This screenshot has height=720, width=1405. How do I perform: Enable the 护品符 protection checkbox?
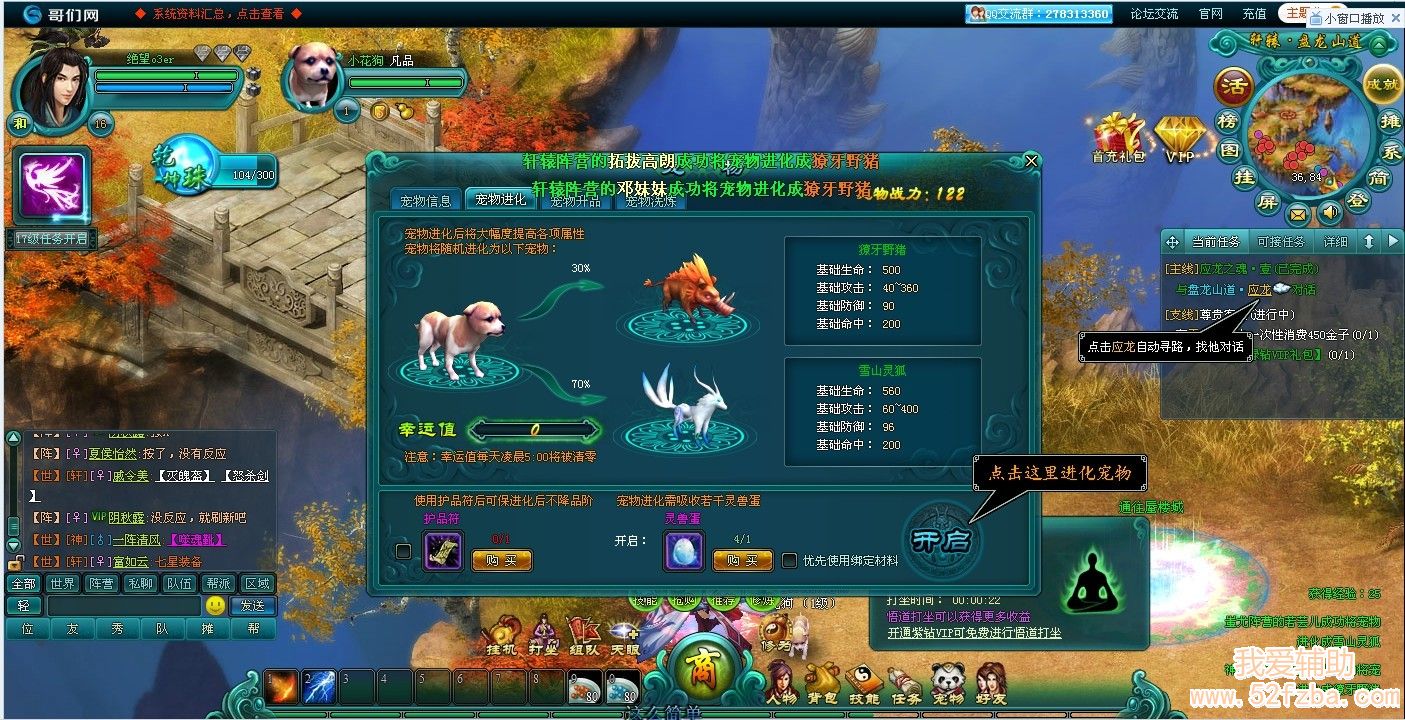[403, 550]
